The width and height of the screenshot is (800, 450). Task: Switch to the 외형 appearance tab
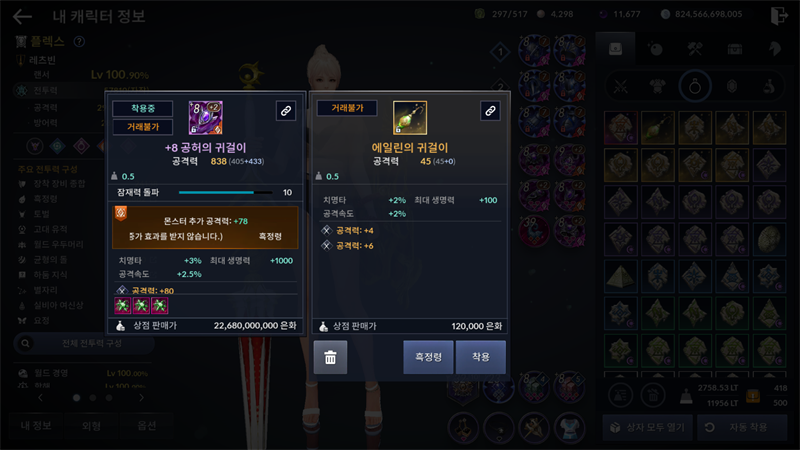pos(91,426)
